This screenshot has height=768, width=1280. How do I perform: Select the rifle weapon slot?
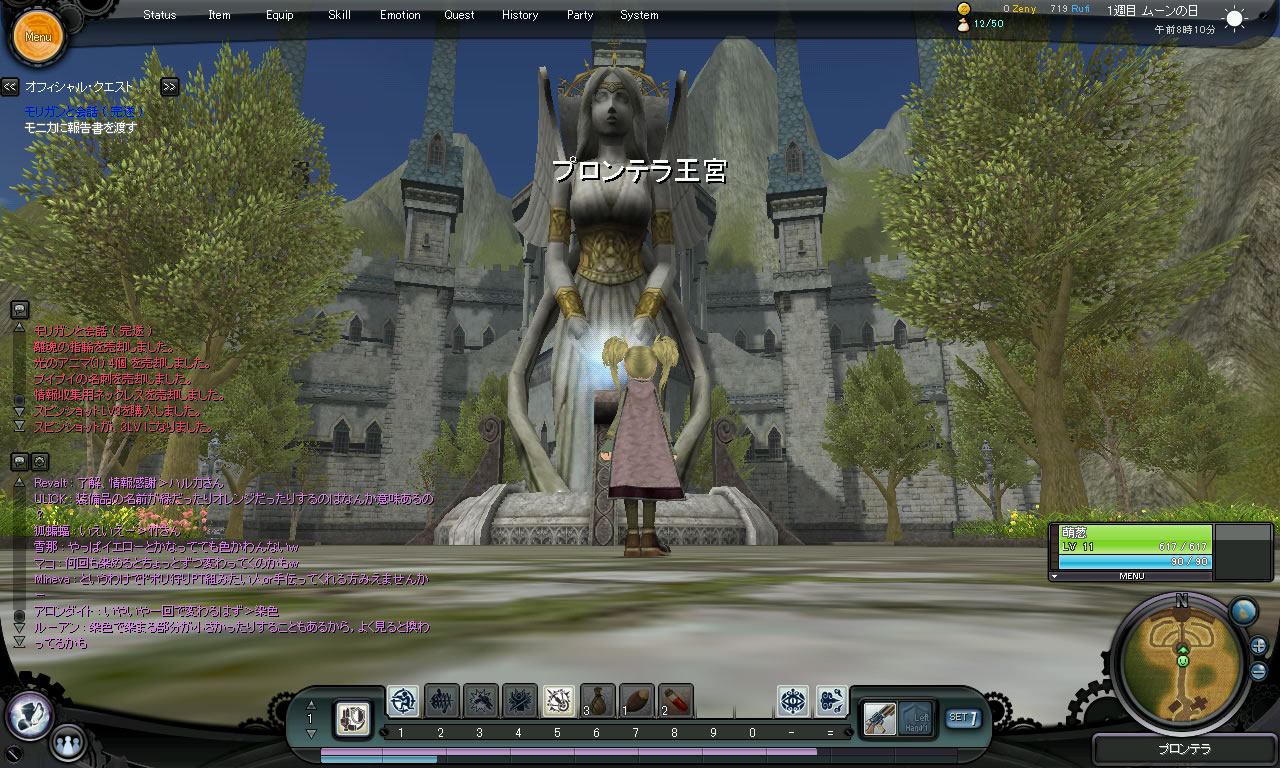[x=880, y=718]
